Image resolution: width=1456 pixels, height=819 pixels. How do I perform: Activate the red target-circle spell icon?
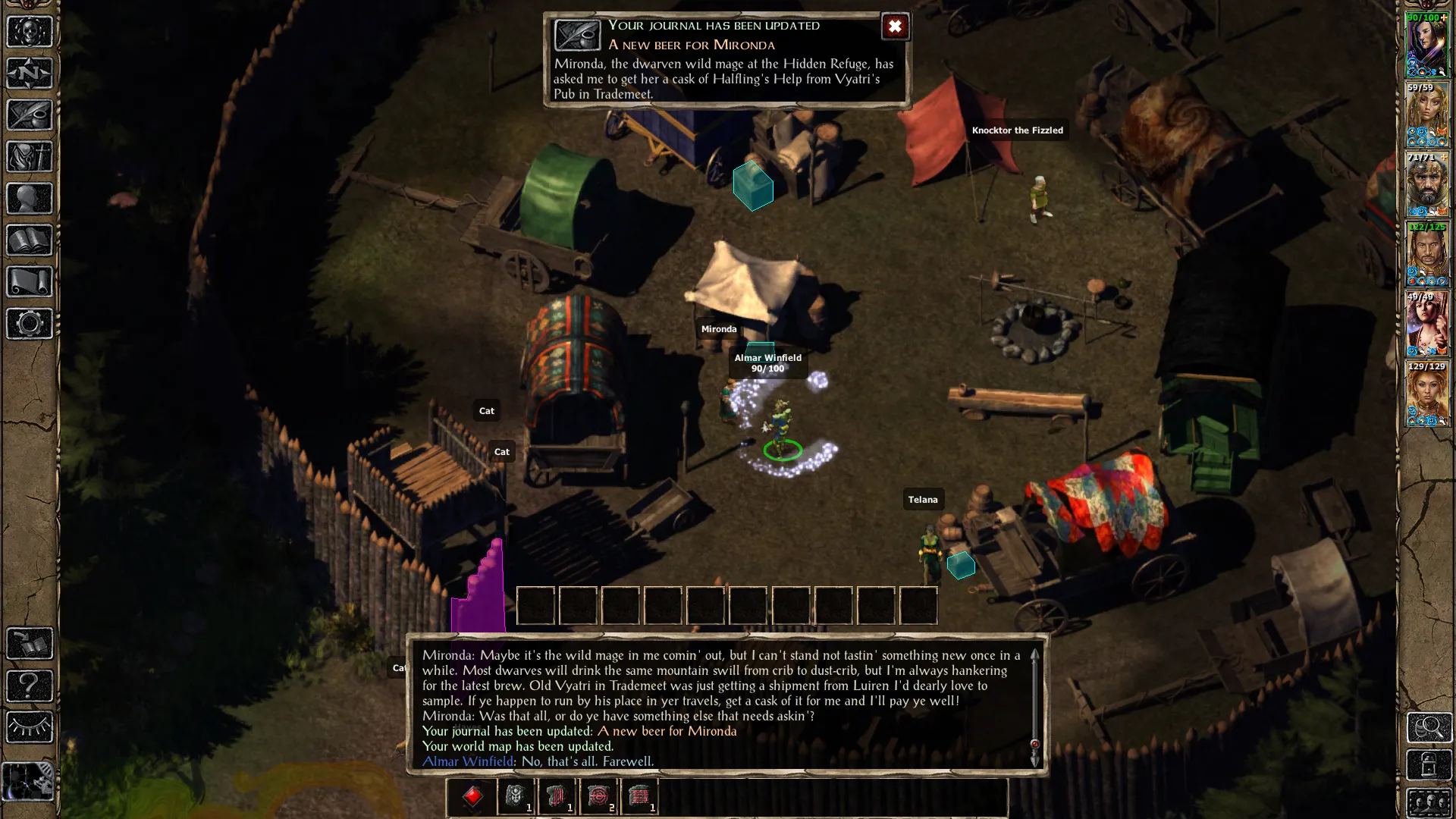pos(598,796)
